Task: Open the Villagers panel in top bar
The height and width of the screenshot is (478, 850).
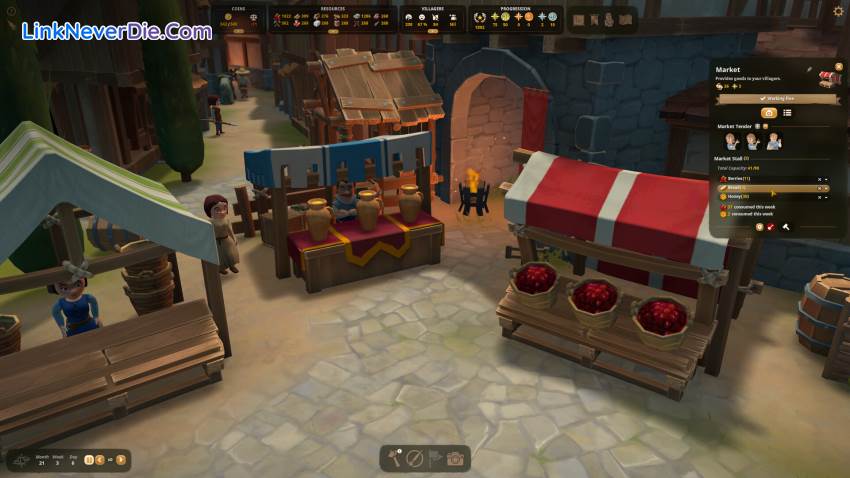Action: tap(432, 17)
